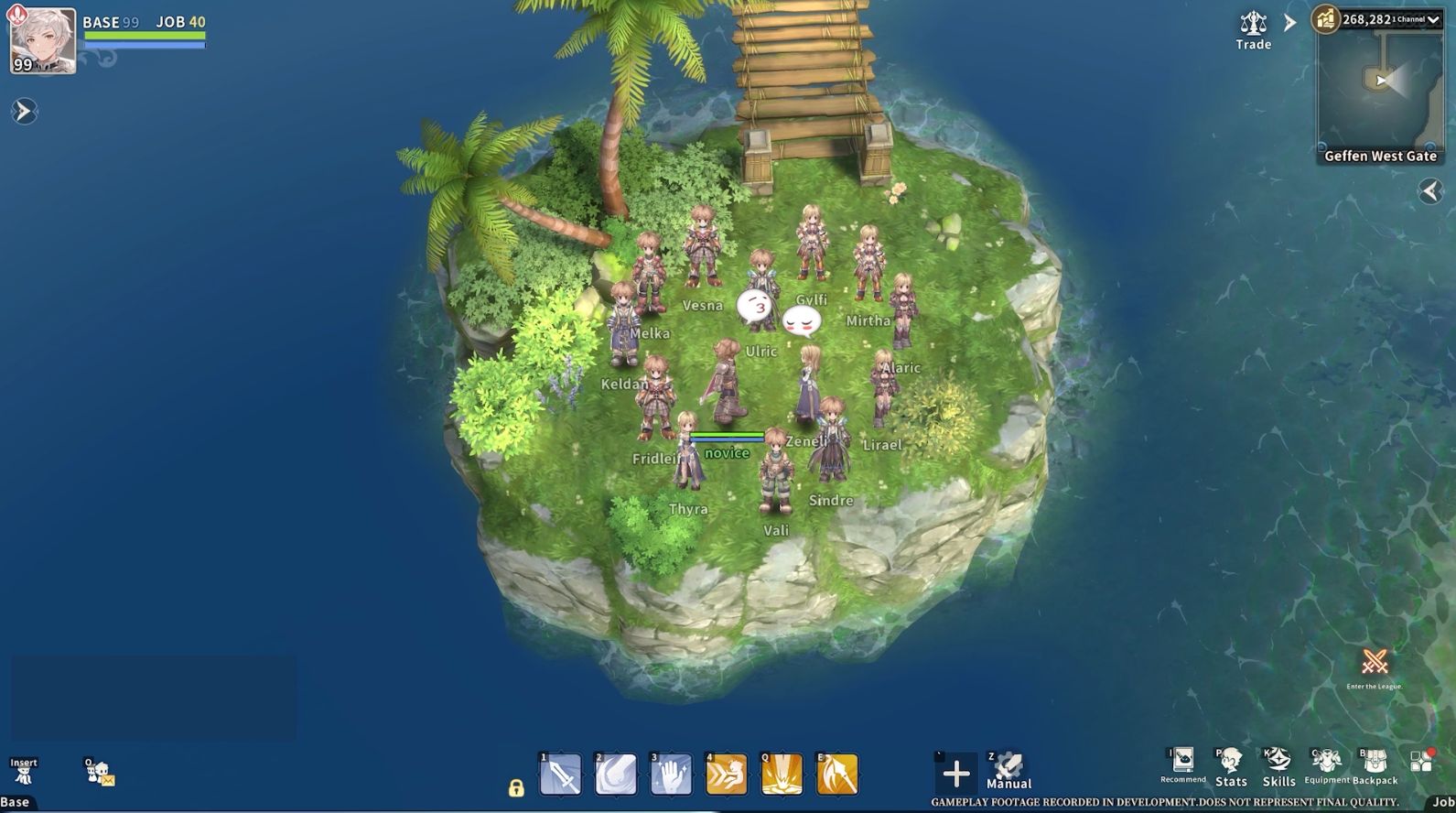Add an item with the plus slot
The height and width of the screenshot is (813, 1456).
click(955, 775)
